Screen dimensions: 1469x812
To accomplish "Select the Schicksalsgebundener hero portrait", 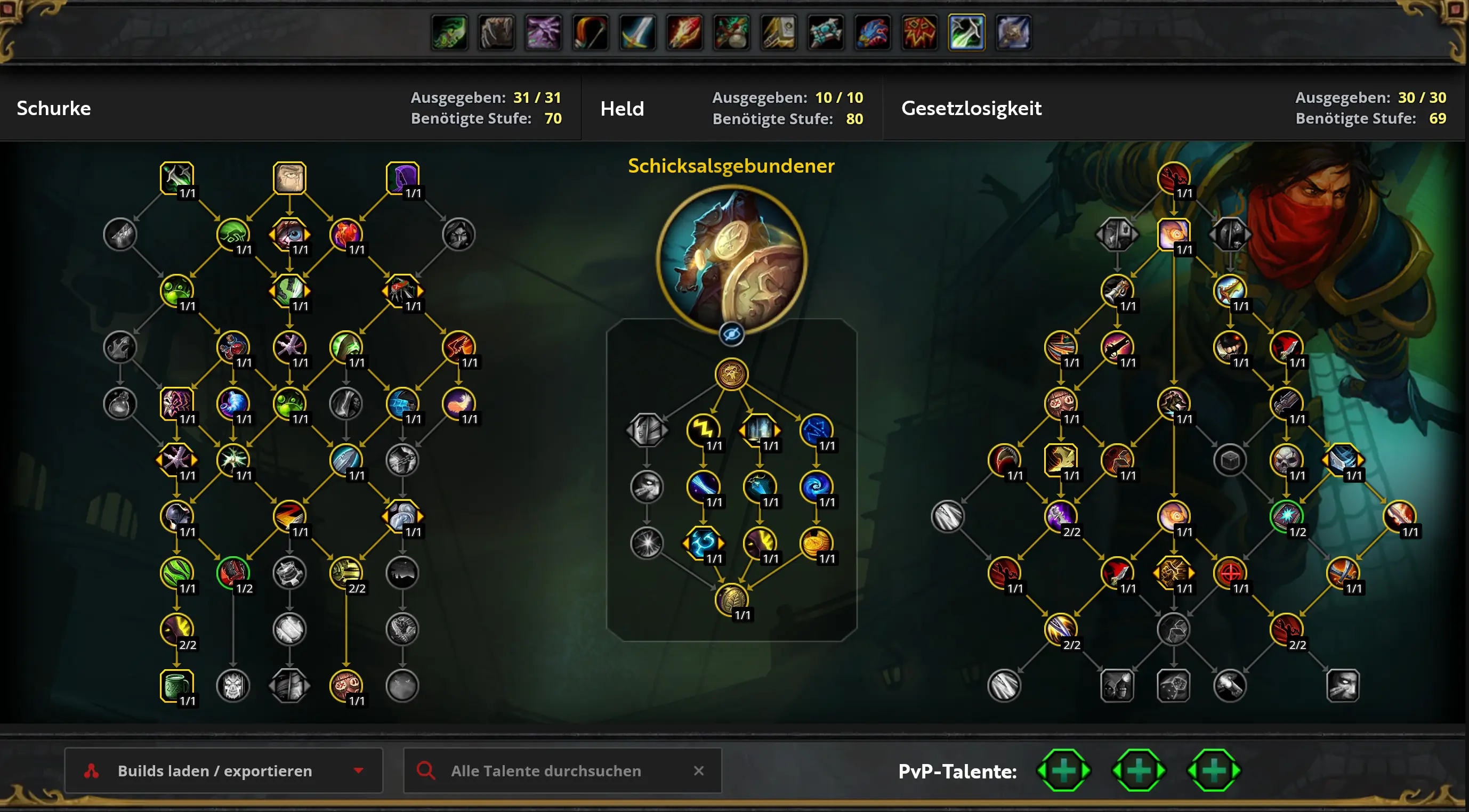I will pos(731,260).
